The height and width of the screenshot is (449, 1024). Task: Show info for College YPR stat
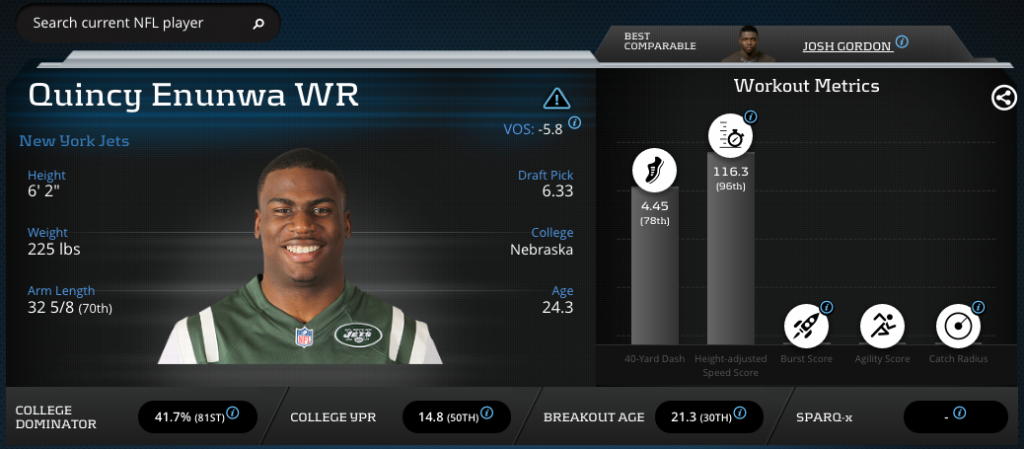[x=486, y=412]
